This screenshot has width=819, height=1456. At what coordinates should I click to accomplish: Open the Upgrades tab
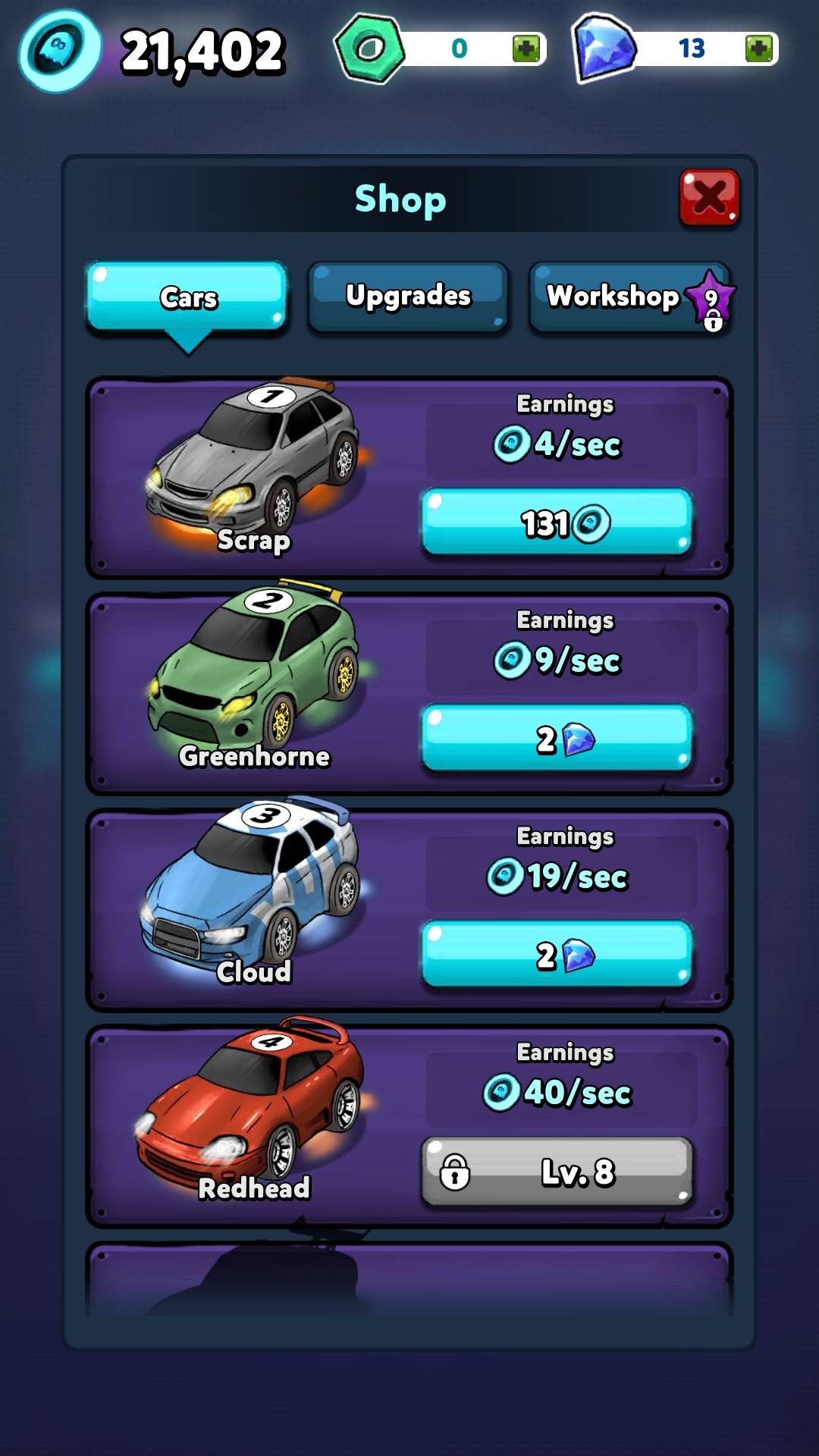click(x=408, y=297)
